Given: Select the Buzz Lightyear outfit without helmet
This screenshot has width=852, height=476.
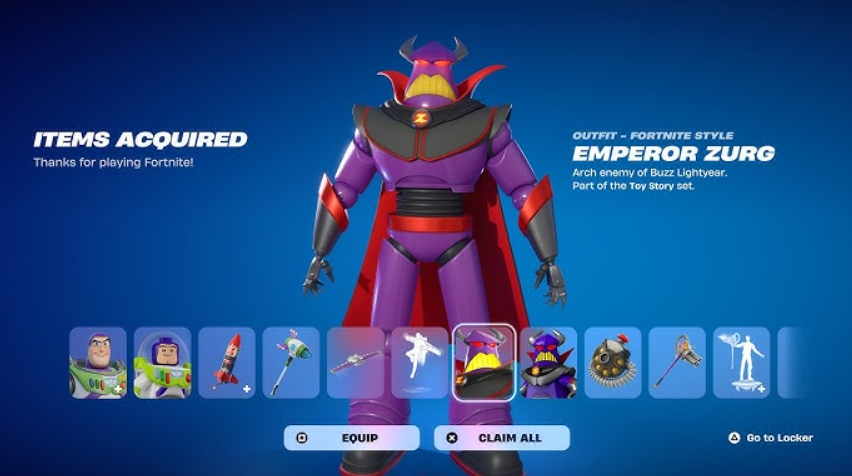Looking at the screenshot, I should (x=98, y=363).
